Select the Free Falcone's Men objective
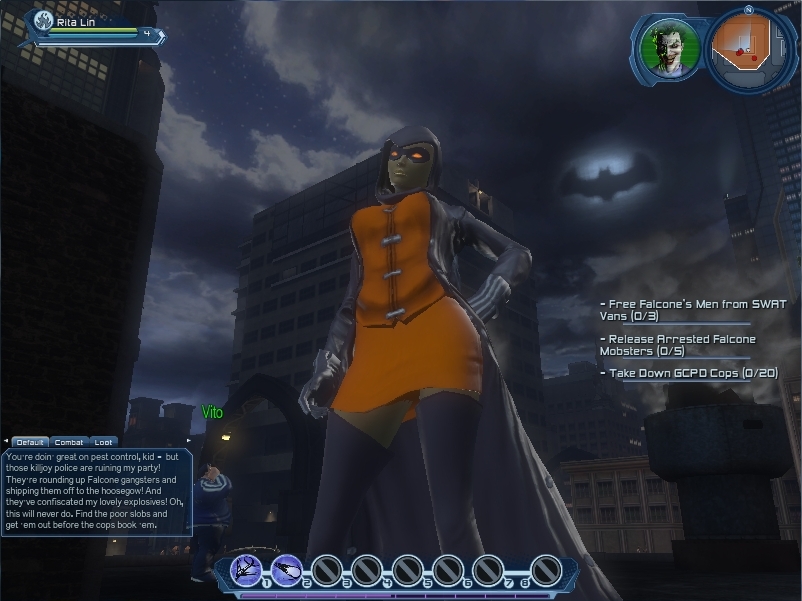 click(692, 309)
